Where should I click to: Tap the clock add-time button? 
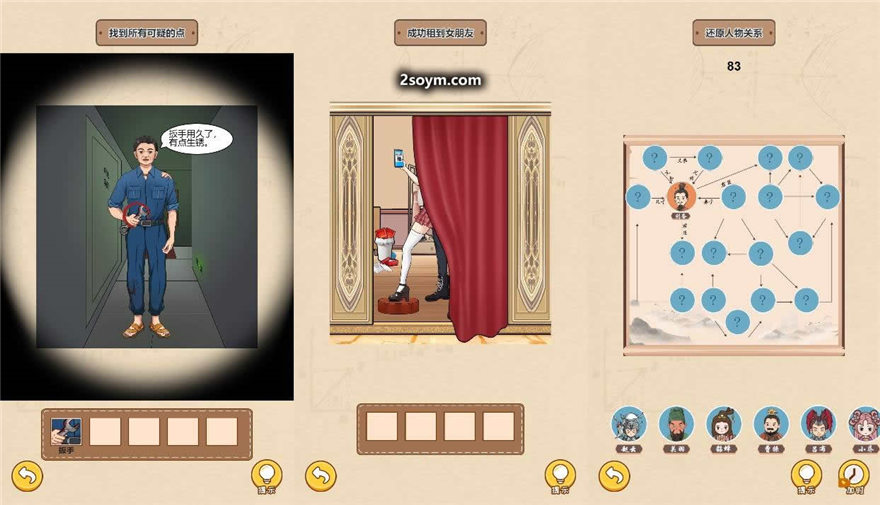(854, 475)
